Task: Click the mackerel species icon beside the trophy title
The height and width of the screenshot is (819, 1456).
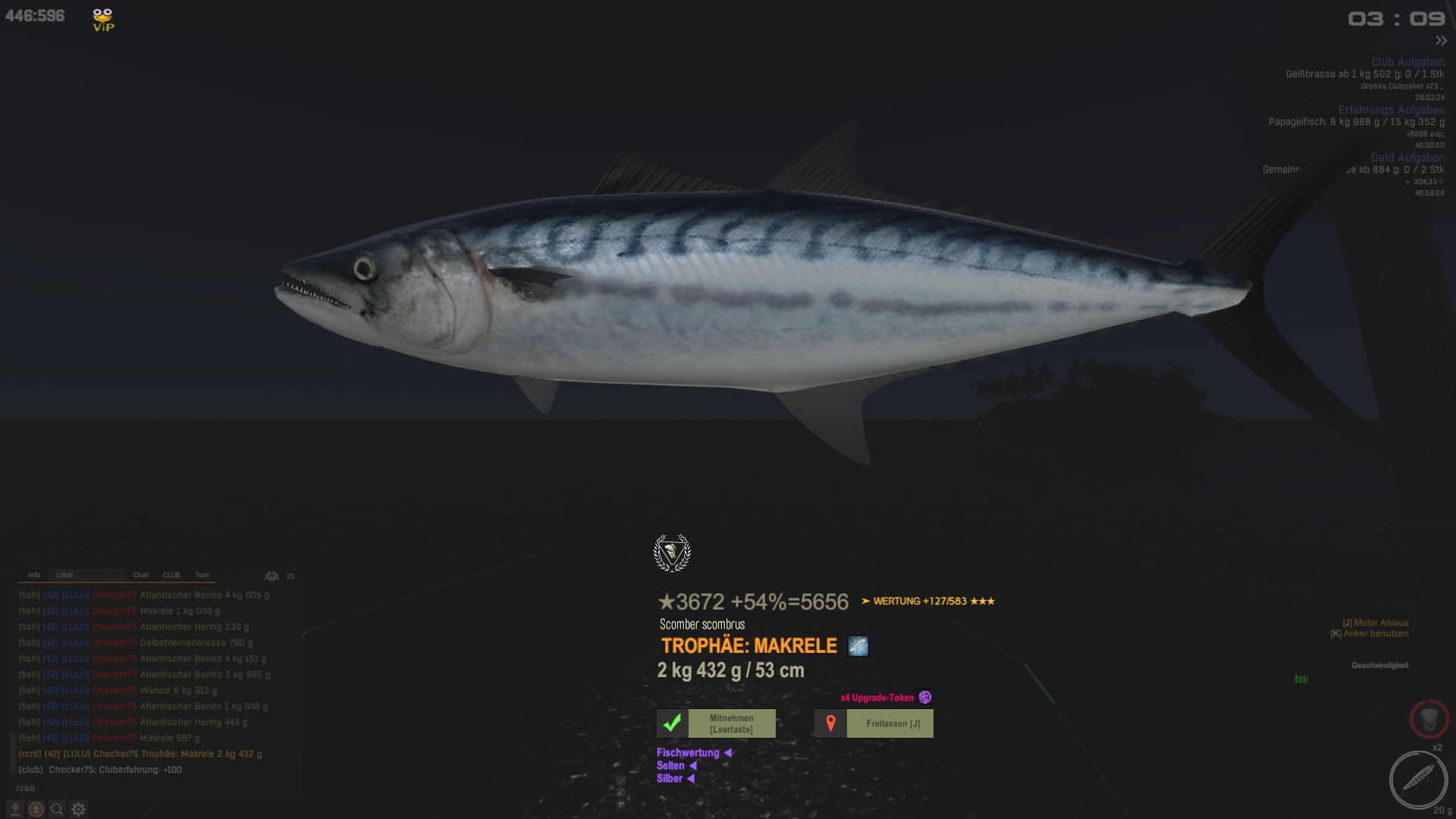Action: tap(858, 646)
